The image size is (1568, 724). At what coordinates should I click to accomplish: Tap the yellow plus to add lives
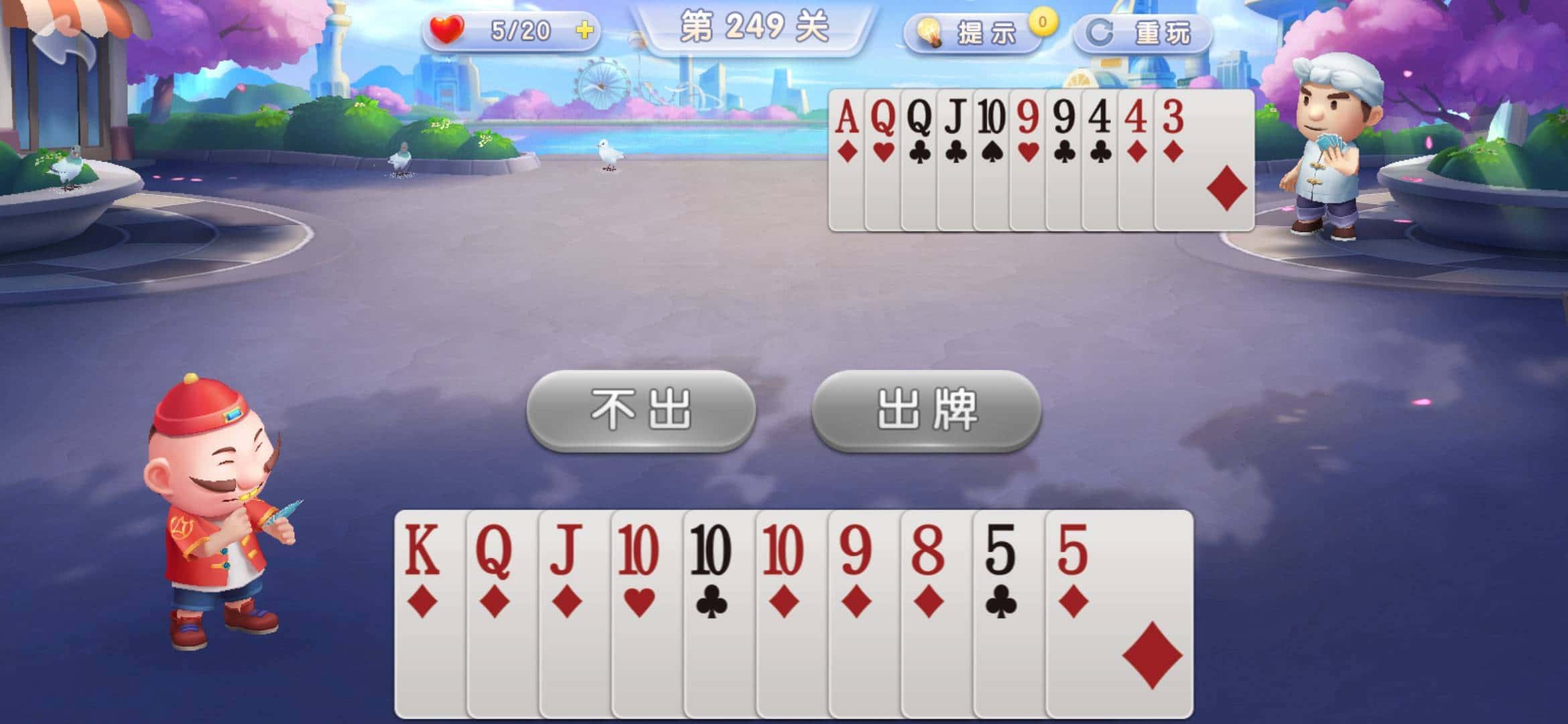coord(584,30)
